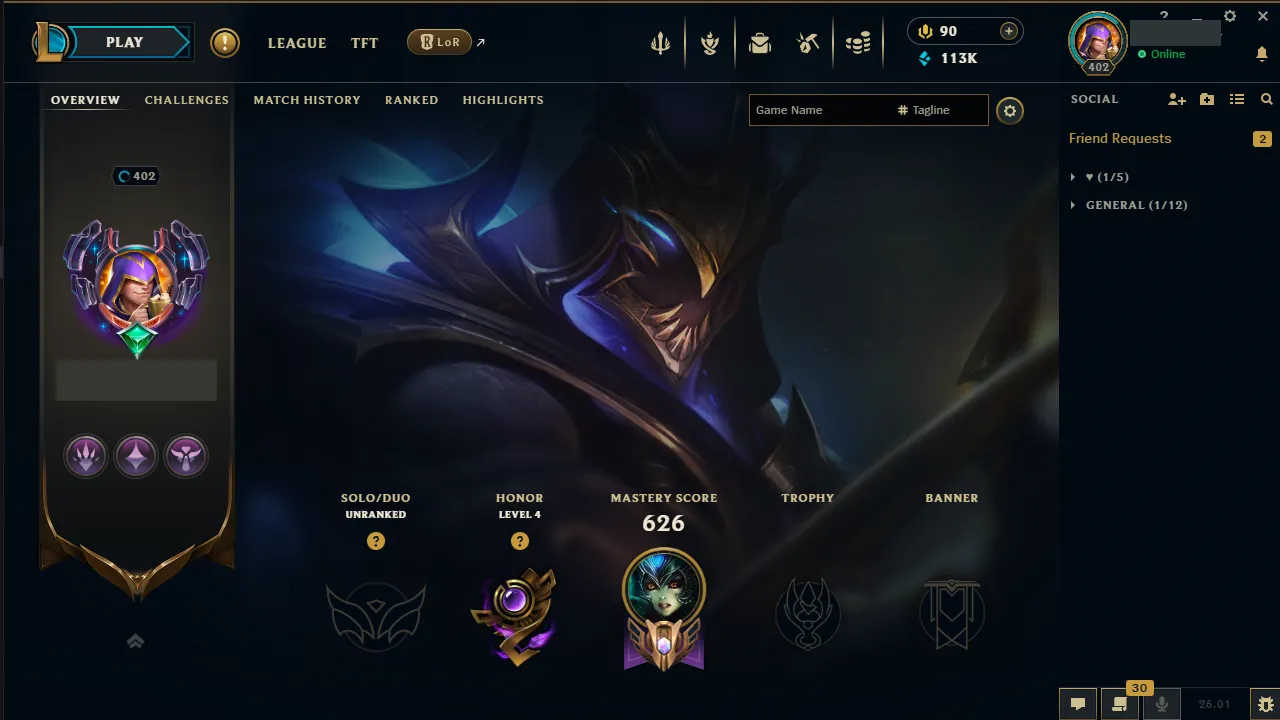Open the Friend Requests list
The image size is (1280, 720).
point(1120,138)
